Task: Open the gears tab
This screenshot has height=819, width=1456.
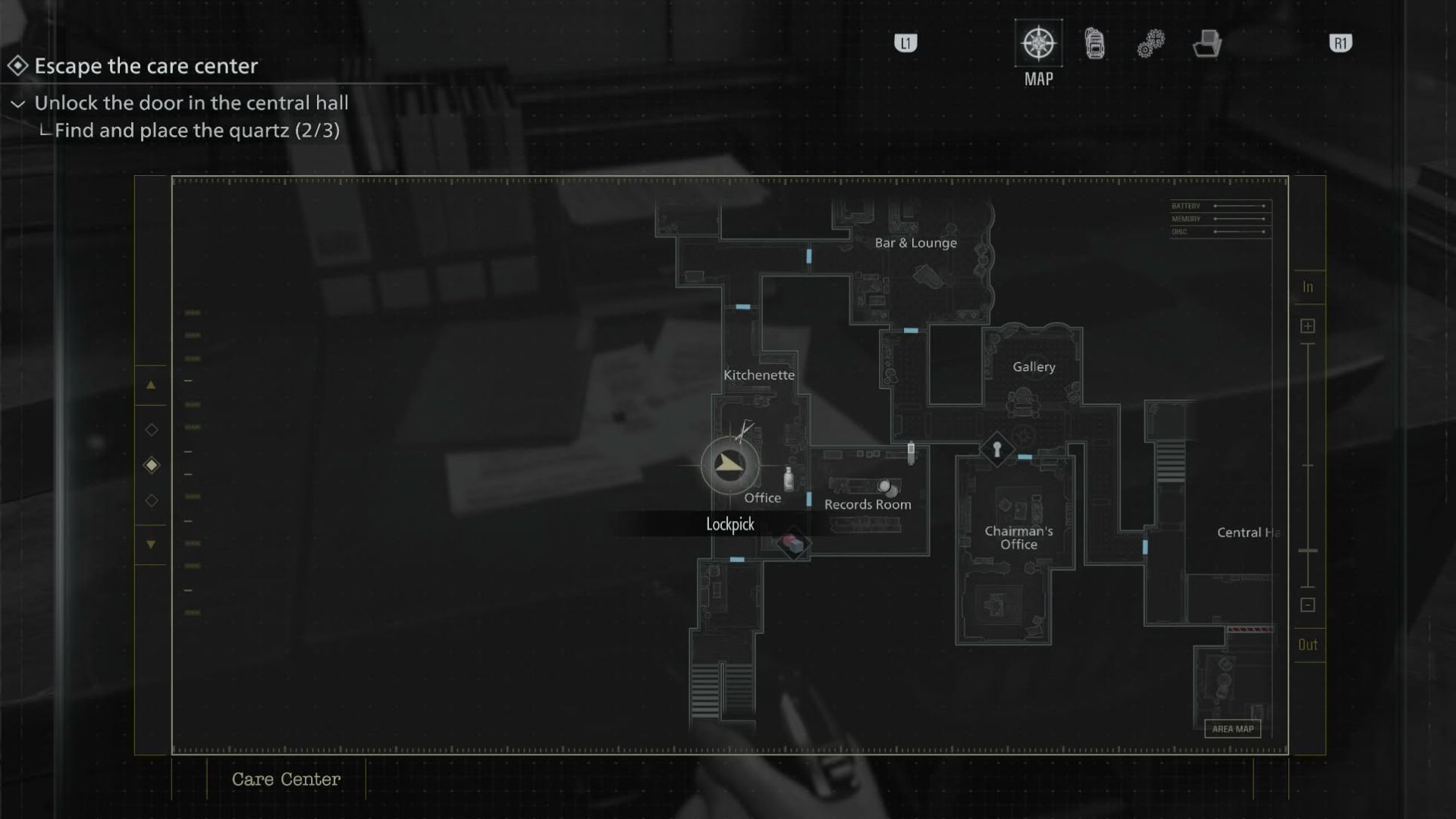Action: point(1150,44)
